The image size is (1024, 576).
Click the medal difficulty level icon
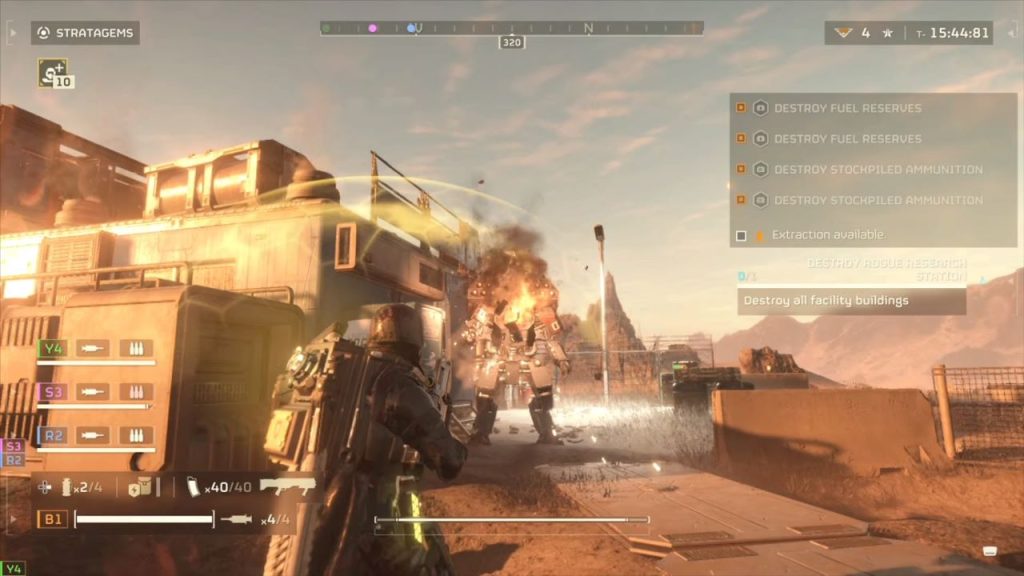tap(844, 33)
